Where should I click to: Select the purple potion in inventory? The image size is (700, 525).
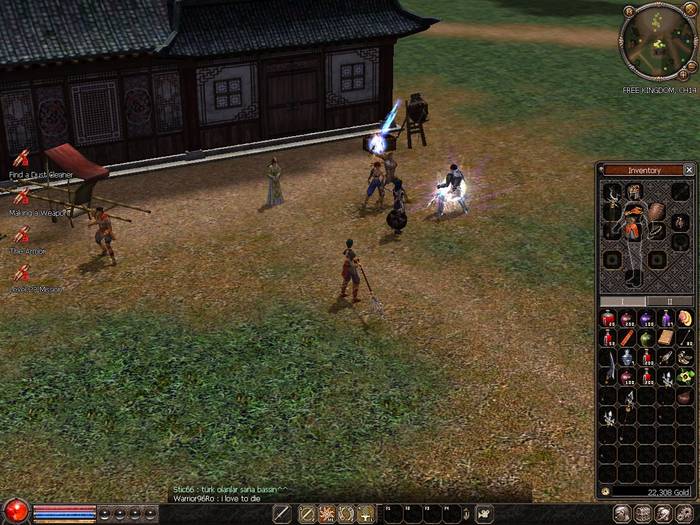click(646, 319)
